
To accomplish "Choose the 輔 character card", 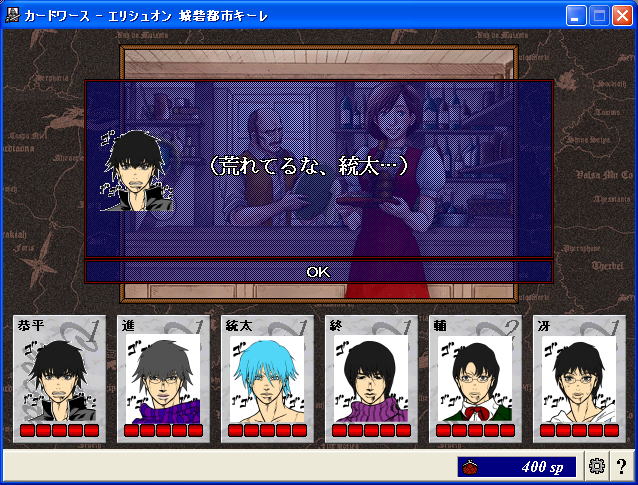I will point(475,378).
